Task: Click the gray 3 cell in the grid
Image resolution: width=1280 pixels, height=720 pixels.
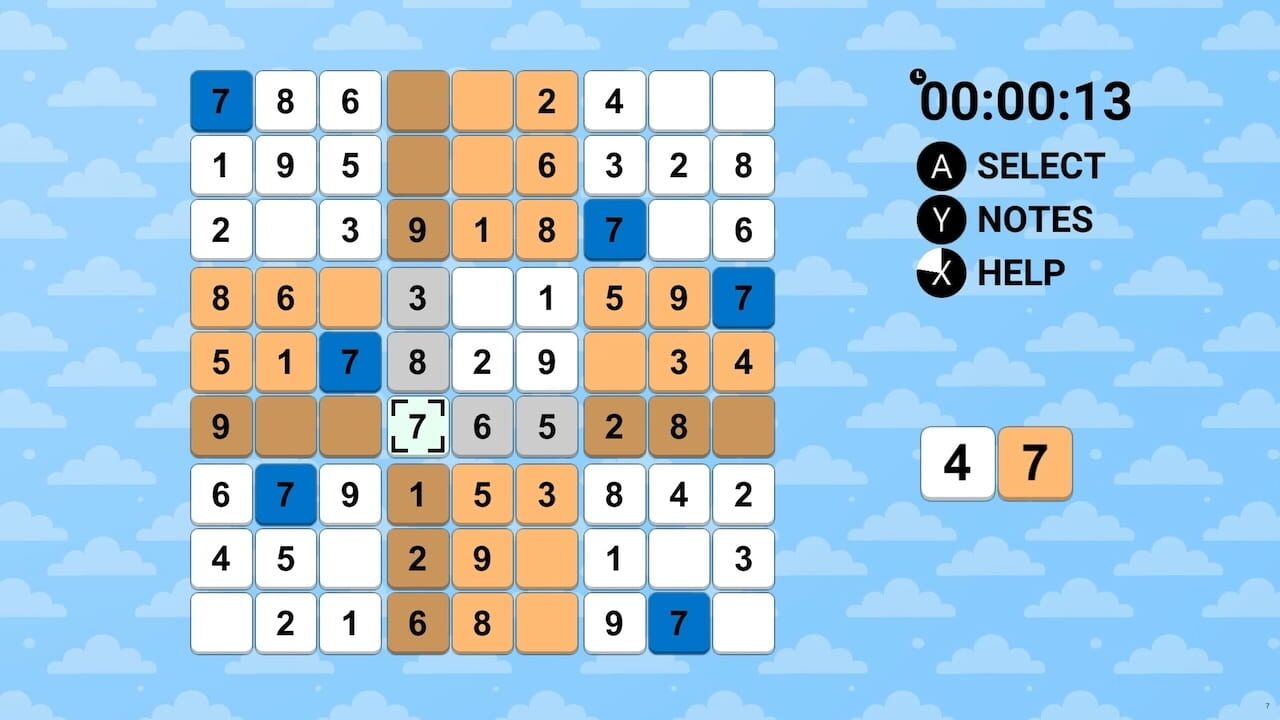Action: point(418,297)
